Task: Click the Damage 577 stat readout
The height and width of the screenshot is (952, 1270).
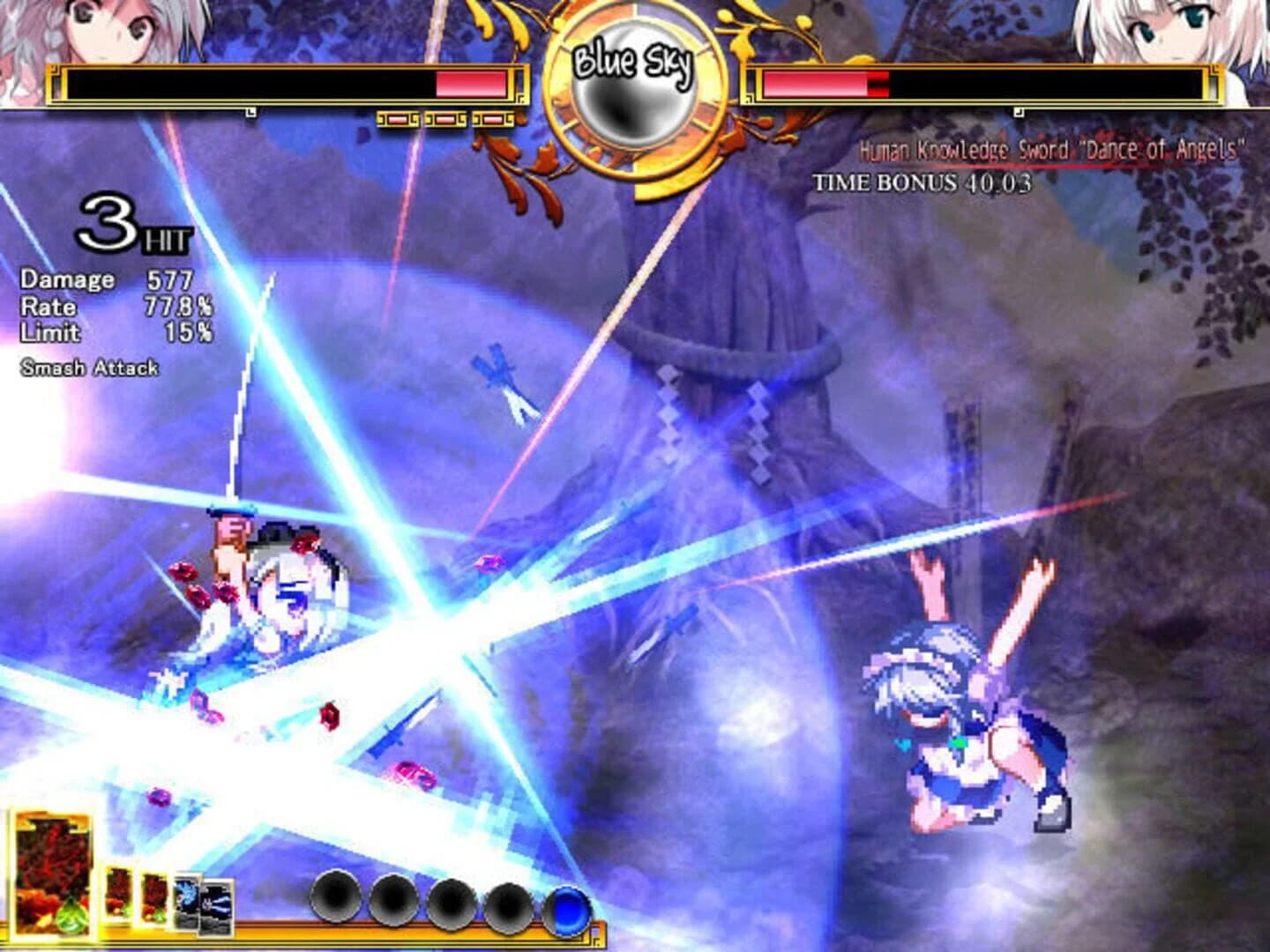Action: click(106, 280)
